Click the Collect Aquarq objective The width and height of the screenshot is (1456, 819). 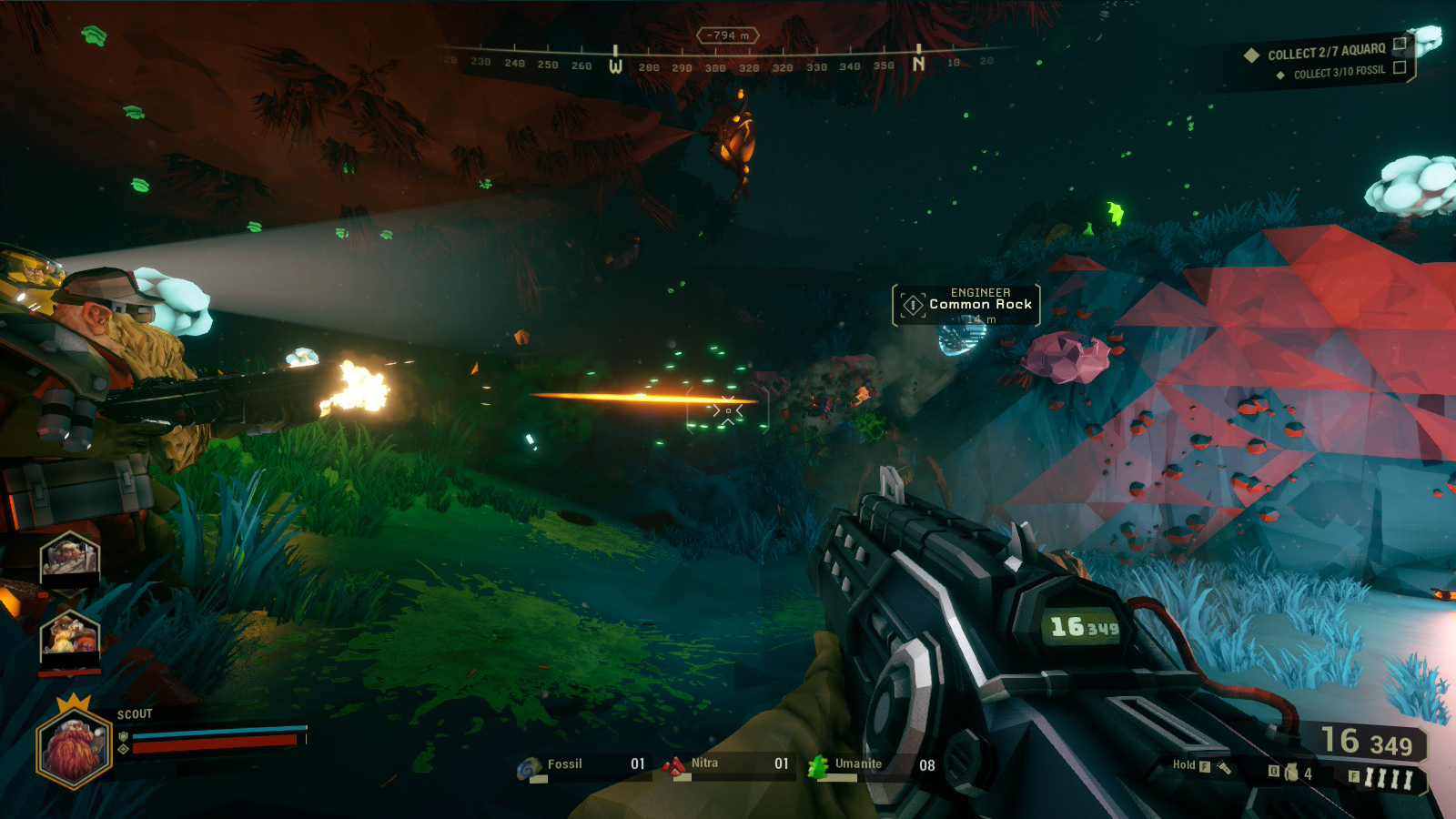point(1326,52)
